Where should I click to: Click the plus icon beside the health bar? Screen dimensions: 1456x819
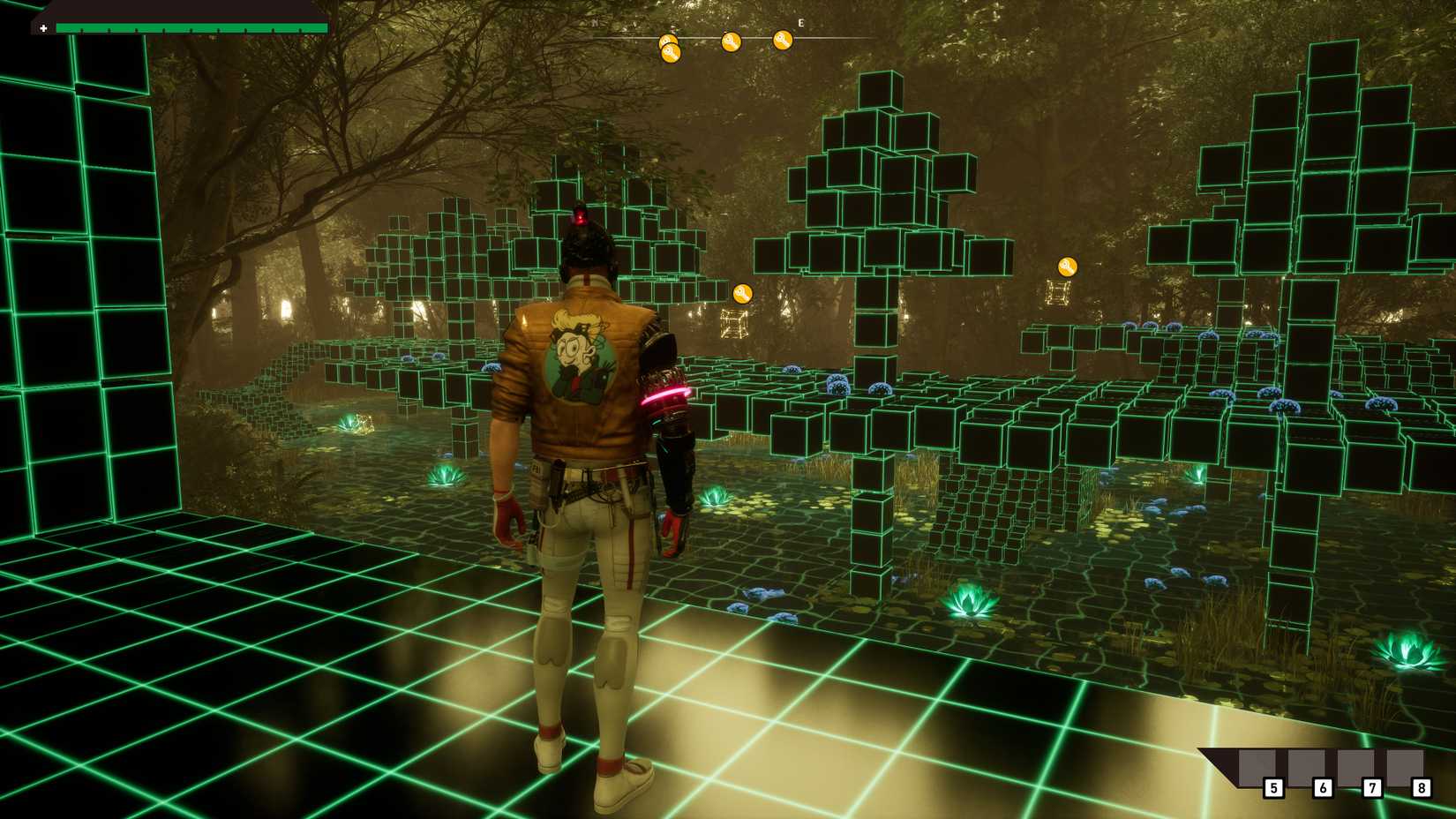click(x=44, y=28)
